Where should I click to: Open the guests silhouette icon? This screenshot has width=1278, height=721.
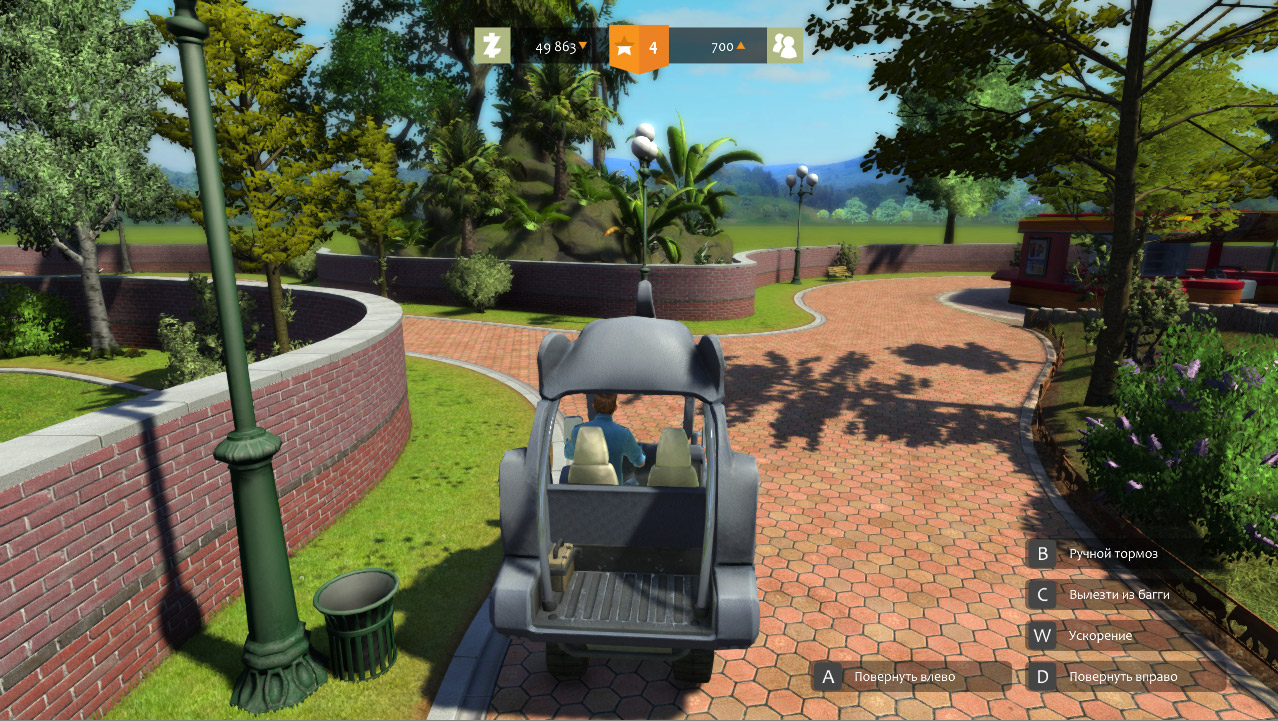click(x=785, y=46)
